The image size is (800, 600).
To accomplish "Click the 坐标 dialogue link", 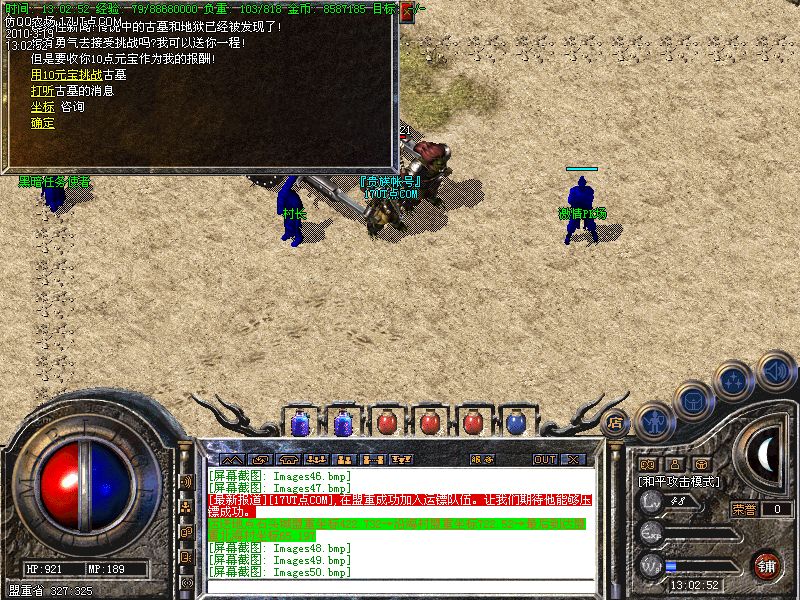I will (42, 107).
